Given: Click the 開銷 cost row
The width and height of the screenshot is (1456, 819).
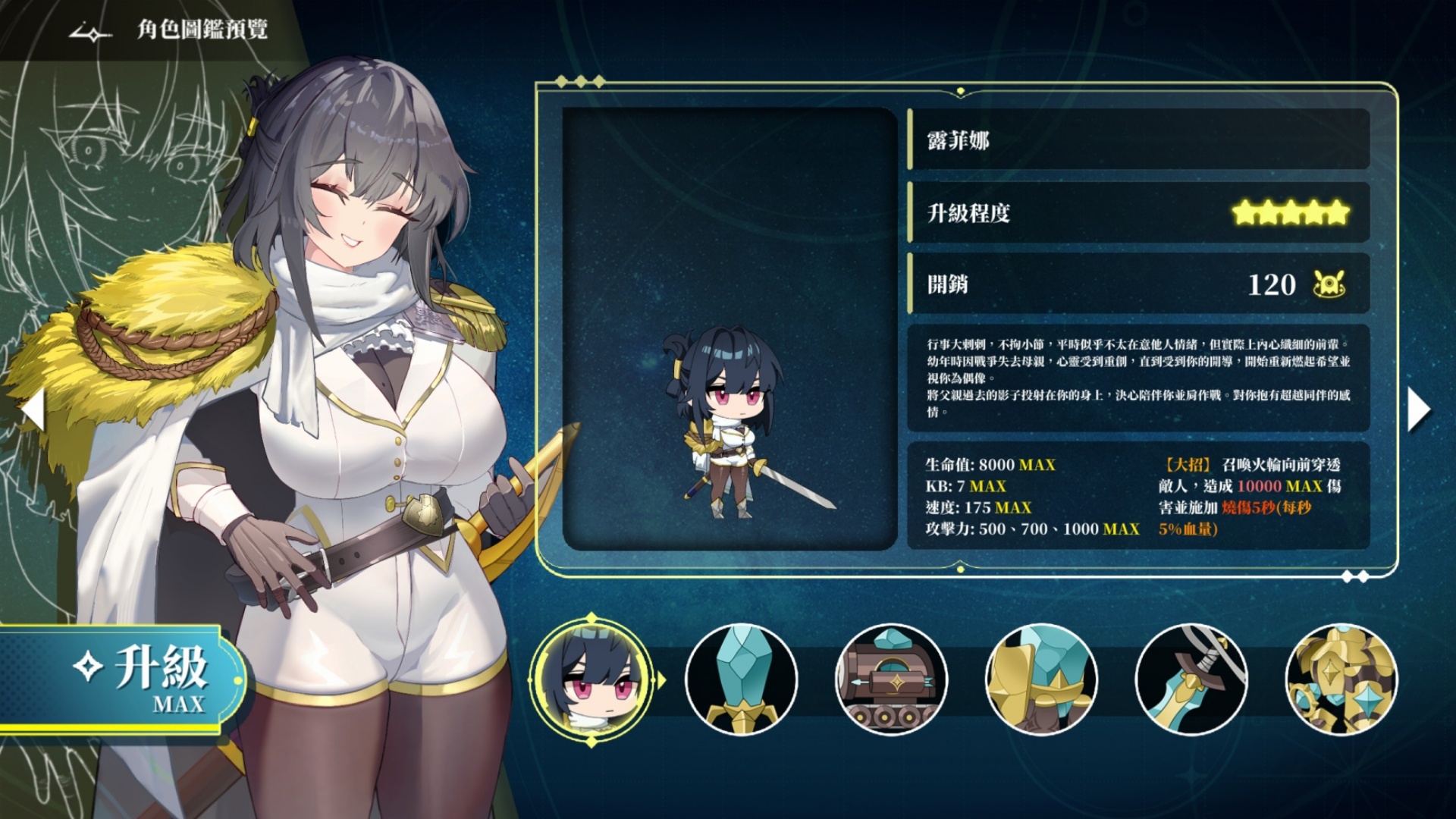Looking at the screenshot, I should click(1062, 285).
